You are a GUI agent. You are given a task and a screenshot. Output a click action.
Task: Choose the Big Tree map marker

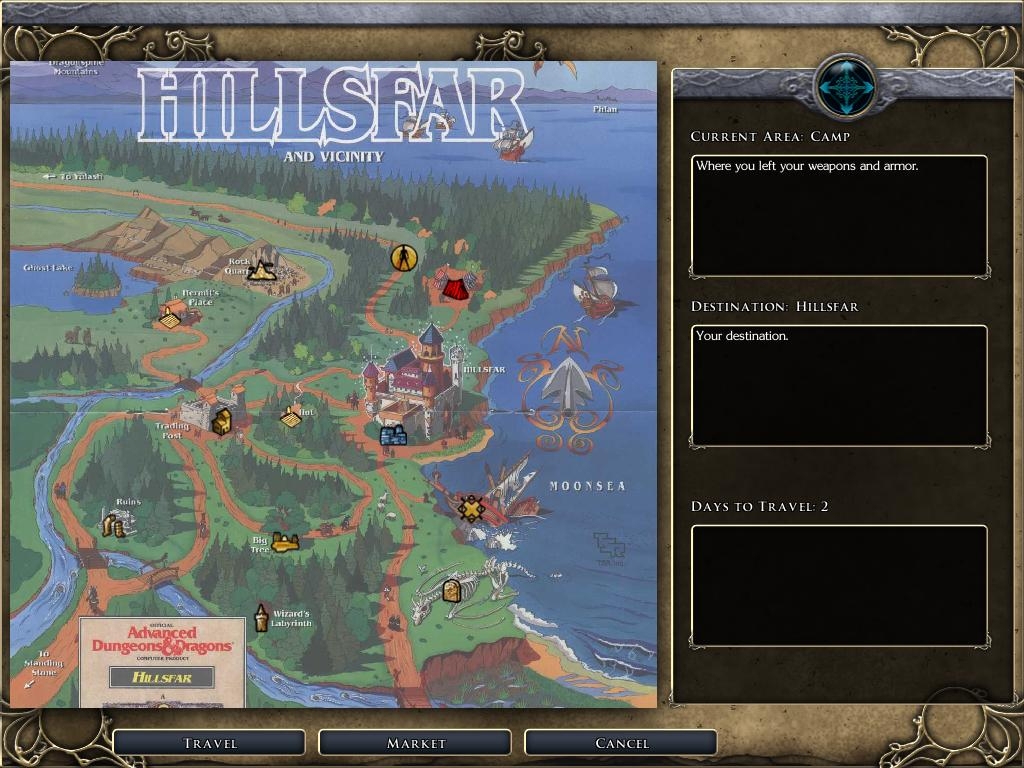coord(285,542)
